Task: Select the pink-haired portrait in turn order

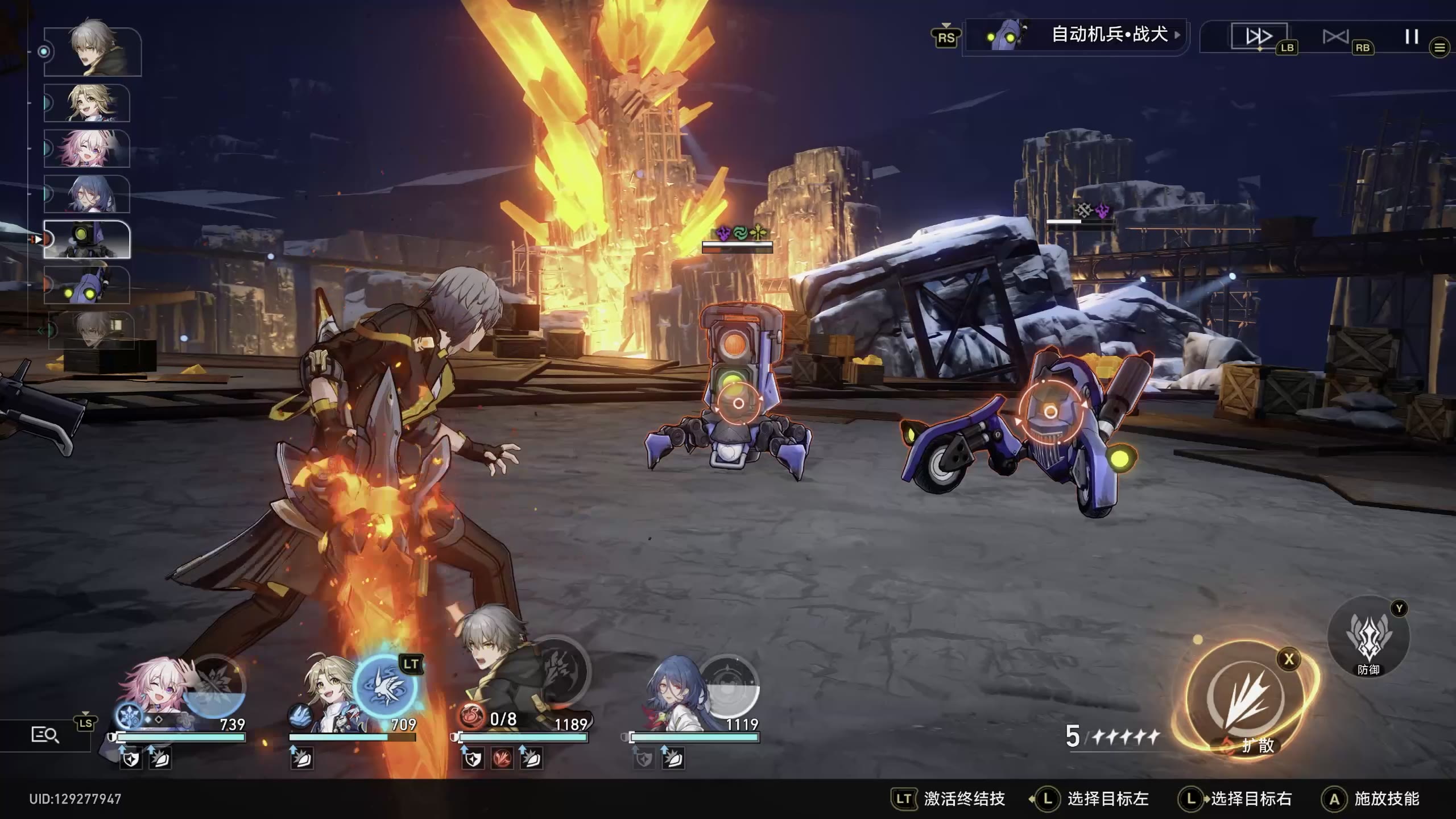Action: point(87,148)
